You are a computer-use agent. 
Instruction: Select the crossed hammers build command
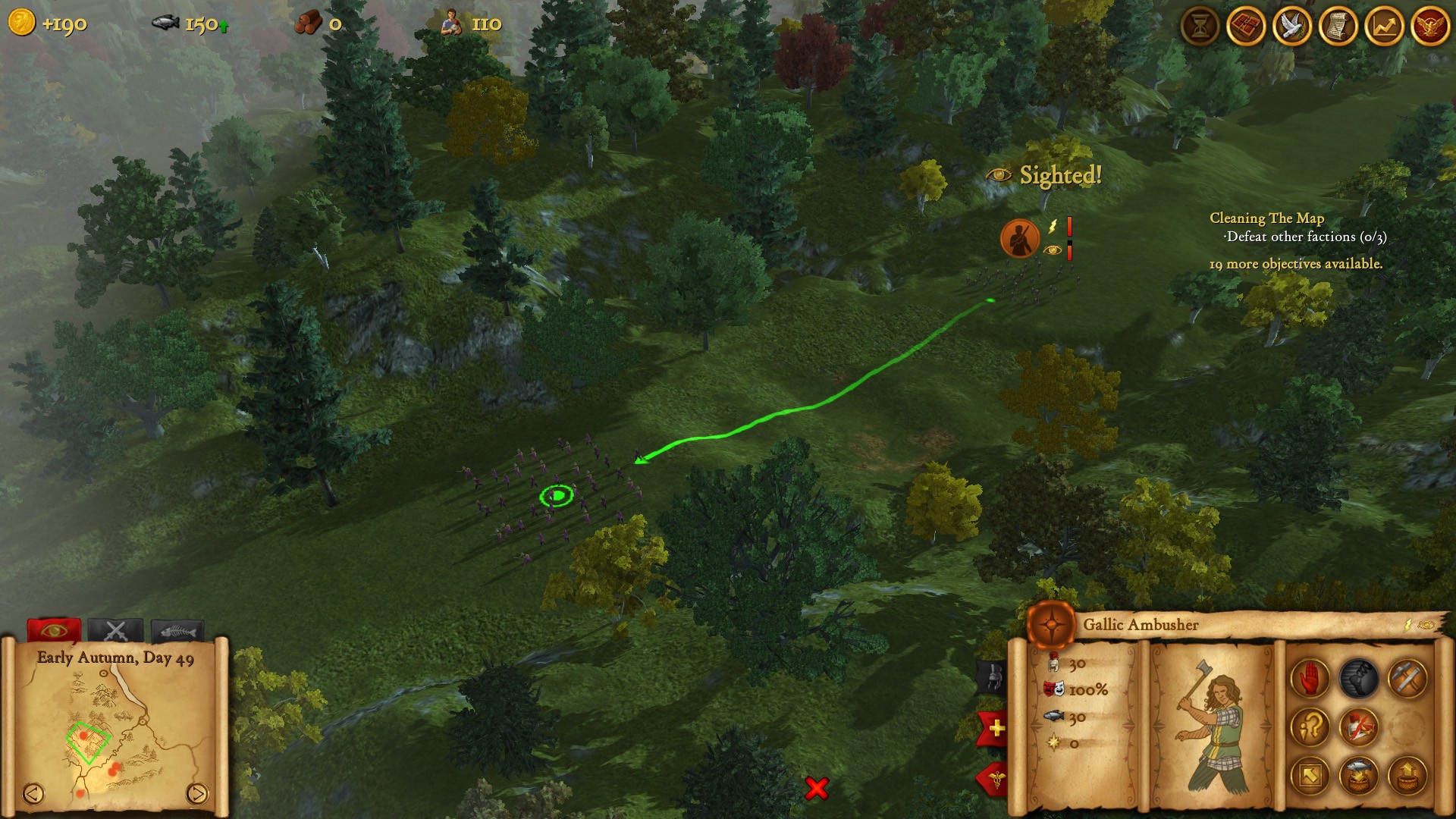click(1407, 678)
